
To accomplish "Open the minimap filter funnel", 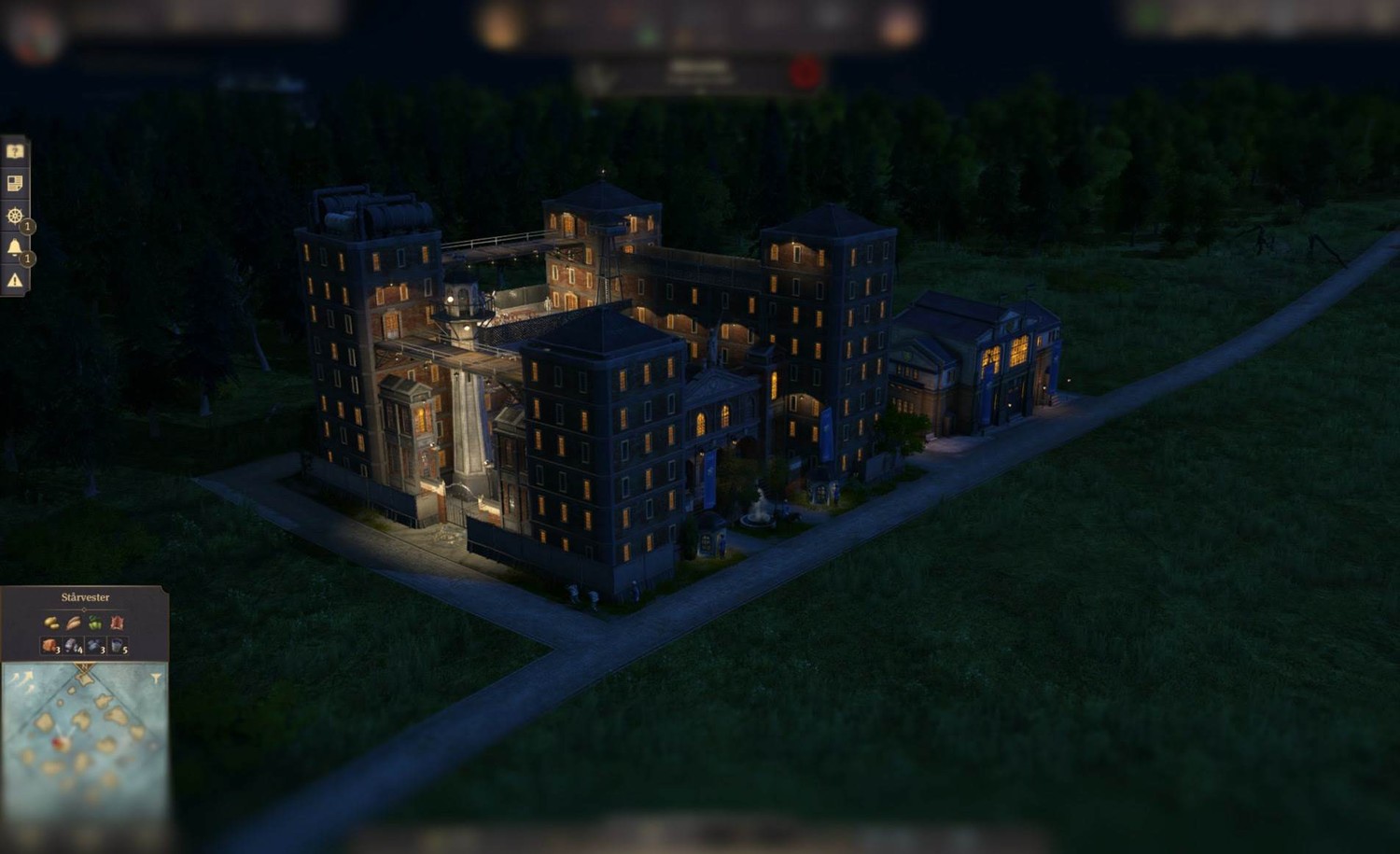I will tap(156, 679).
